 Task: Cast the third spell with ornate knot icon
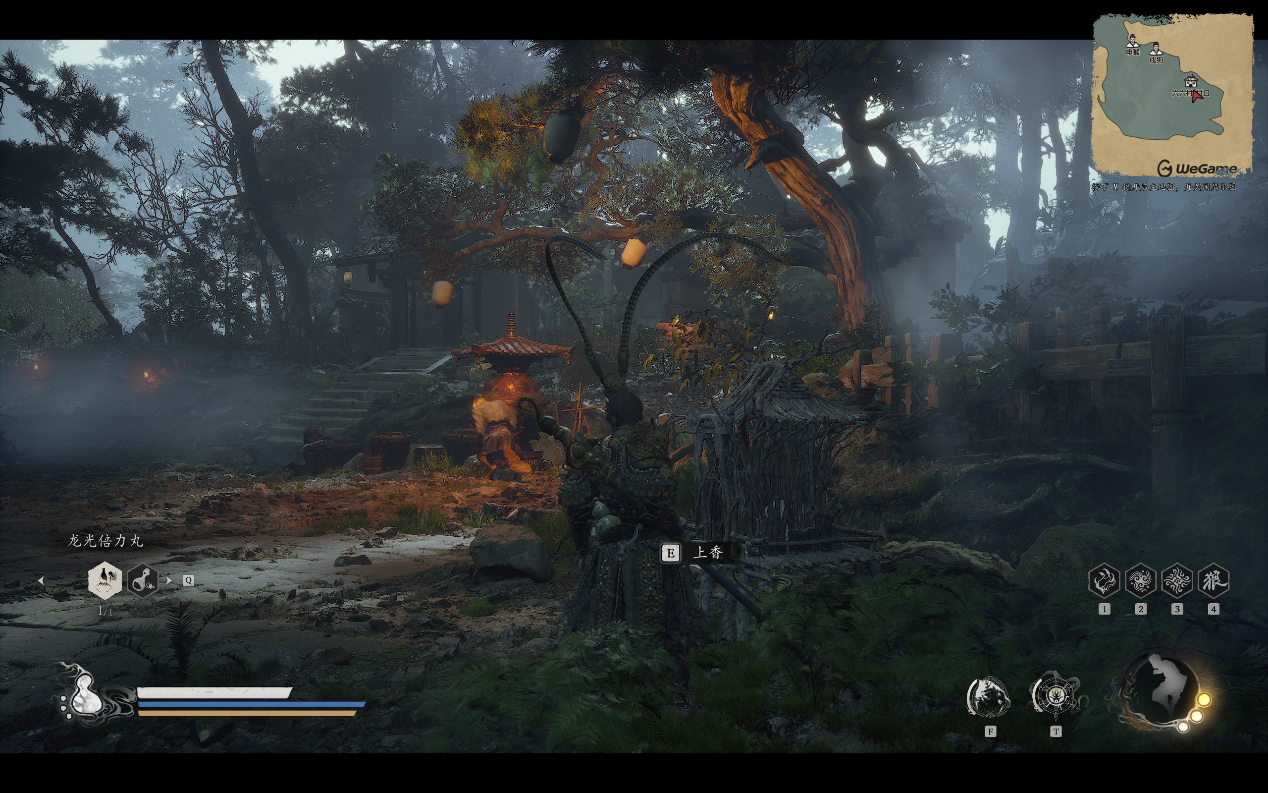1177,581
